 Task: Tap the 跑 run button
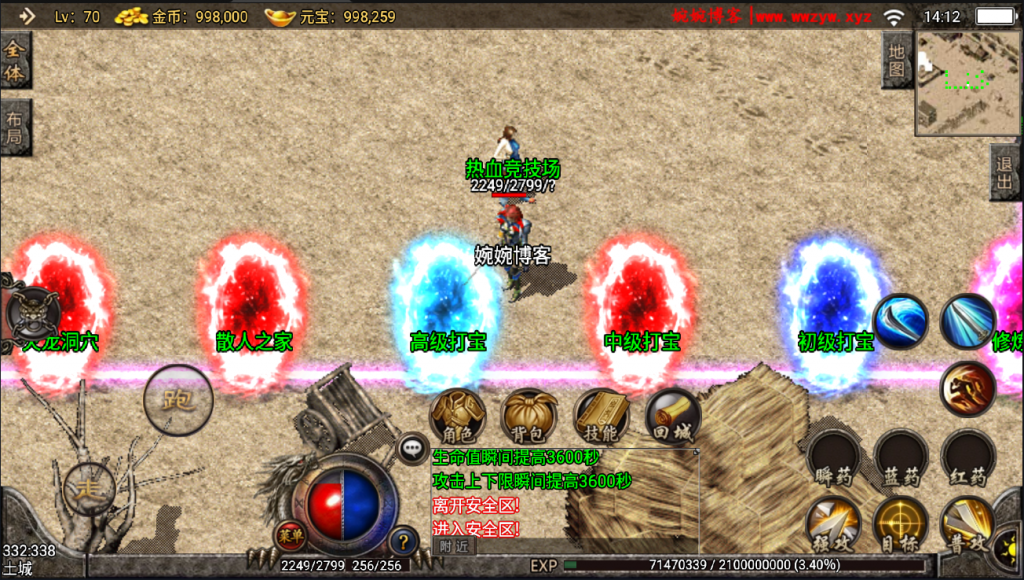[x=178, y=401]
